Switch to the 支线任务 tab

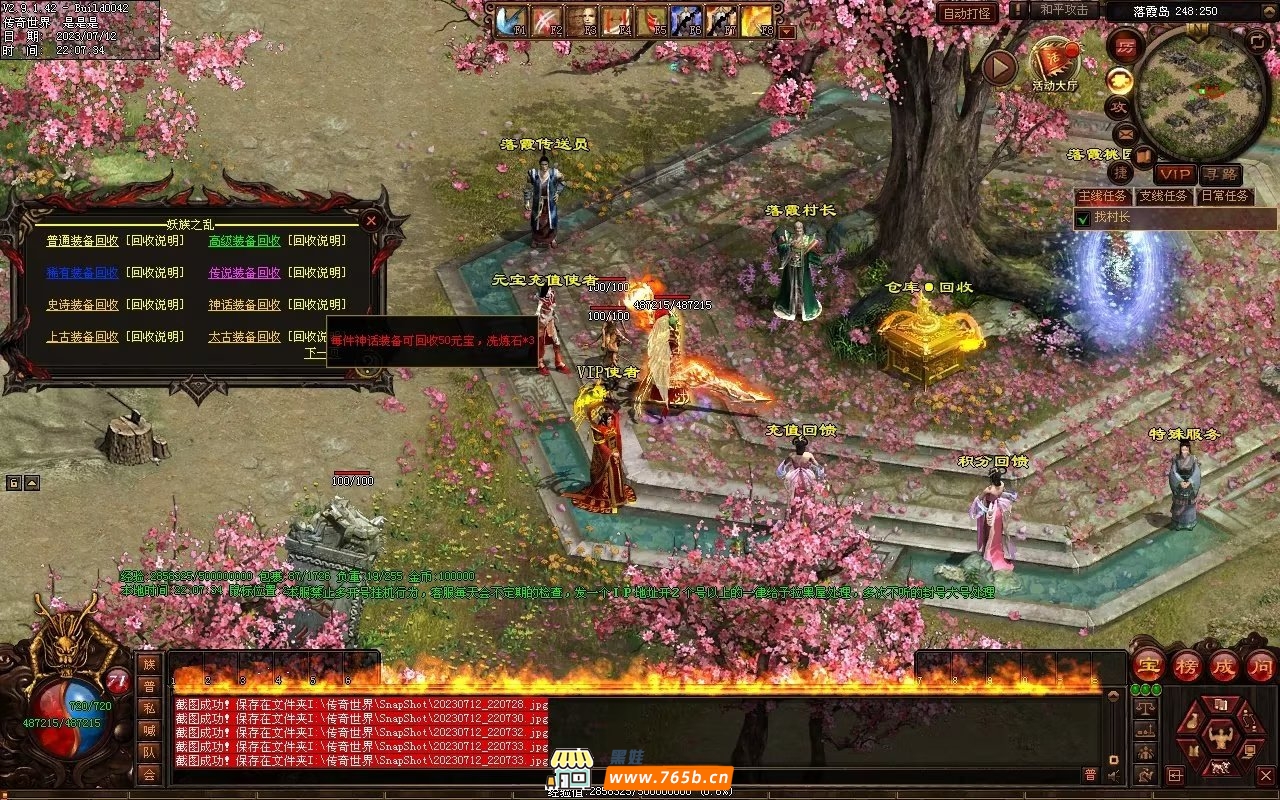tap(1163, 196)
